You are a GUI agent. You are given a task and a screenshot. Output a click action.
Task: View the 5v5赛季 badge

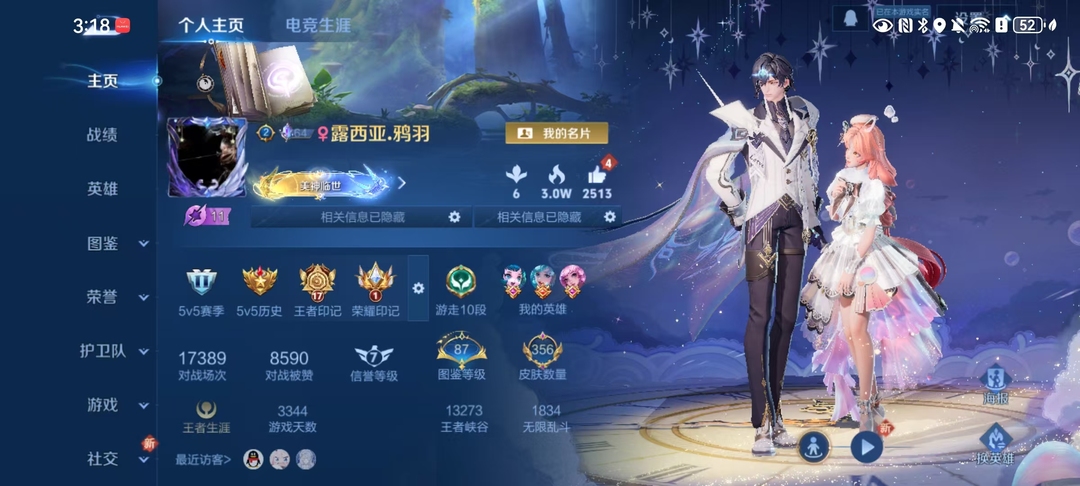tap(201, 283)
